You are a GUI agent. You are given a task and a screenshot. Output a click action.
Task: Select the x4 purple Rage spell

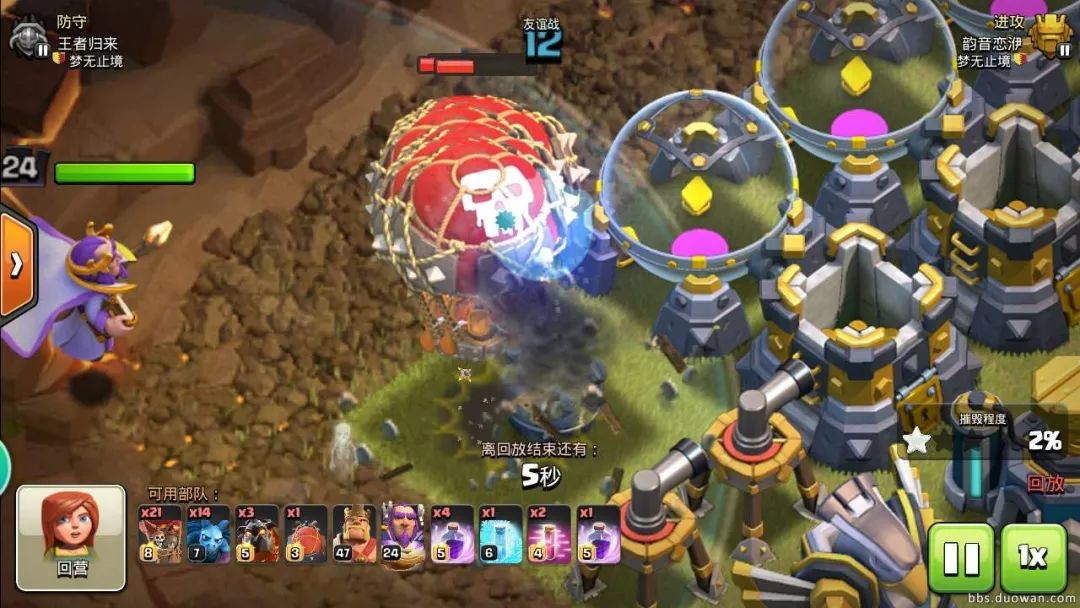pos(452,535)
